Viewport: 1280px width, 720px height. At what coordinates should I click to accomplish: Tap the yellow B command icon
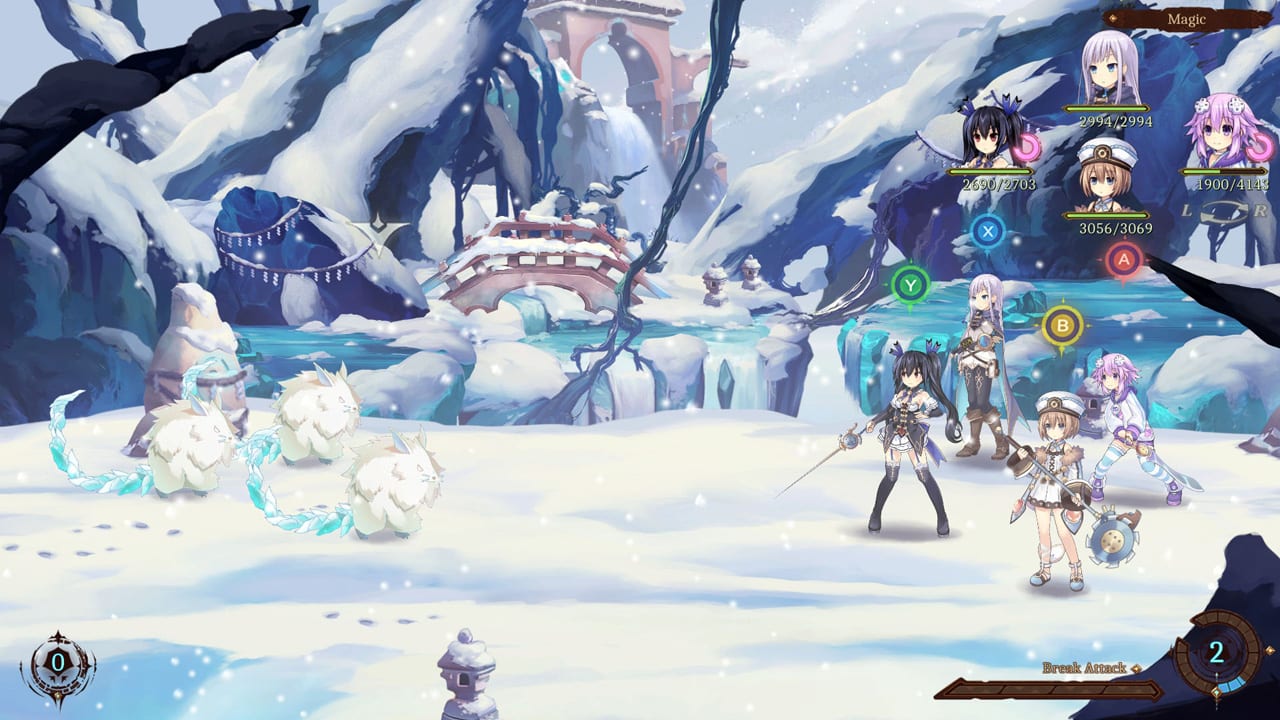(1060, 325)
